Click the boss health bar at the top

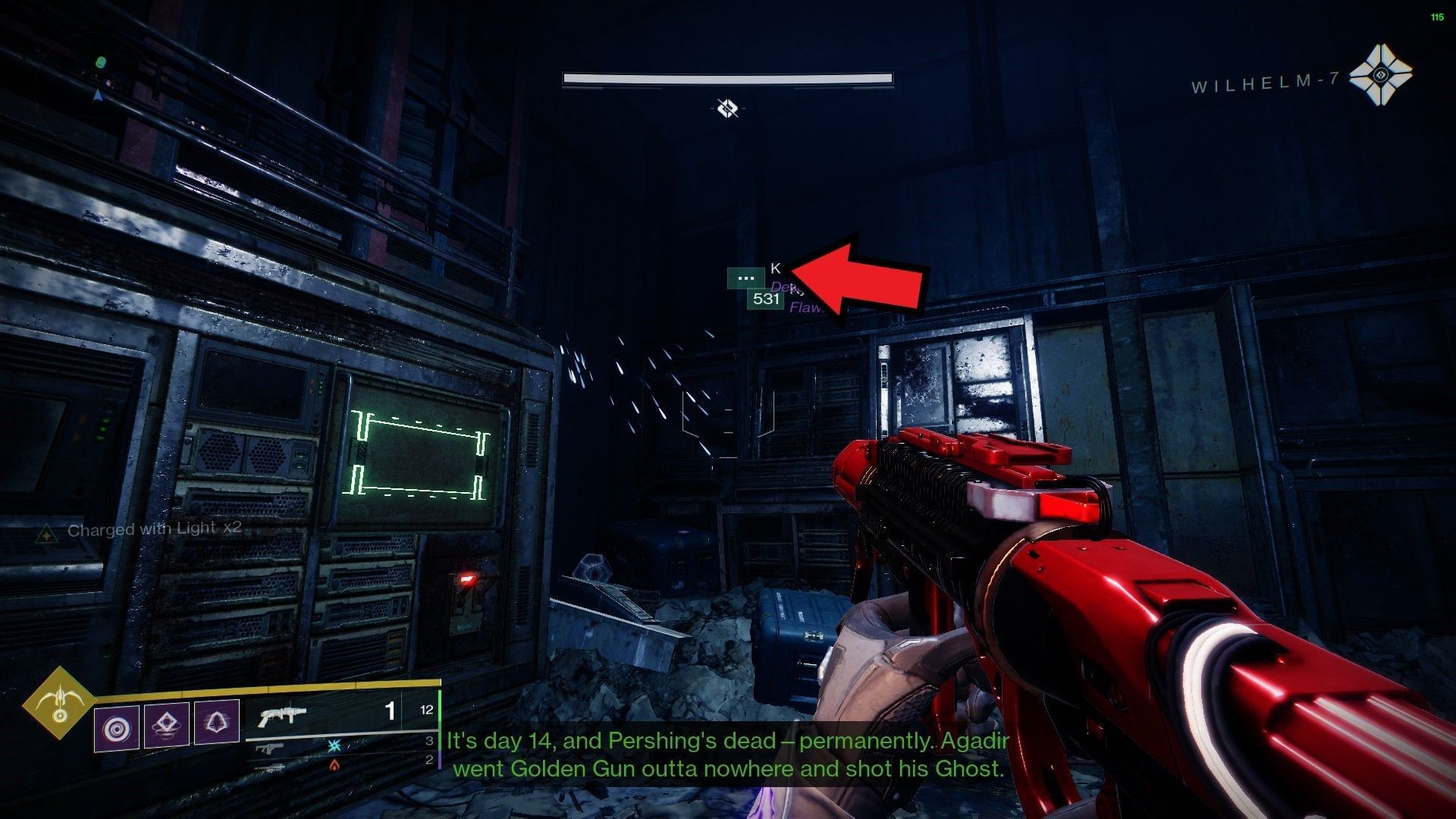tap(726, 78)
